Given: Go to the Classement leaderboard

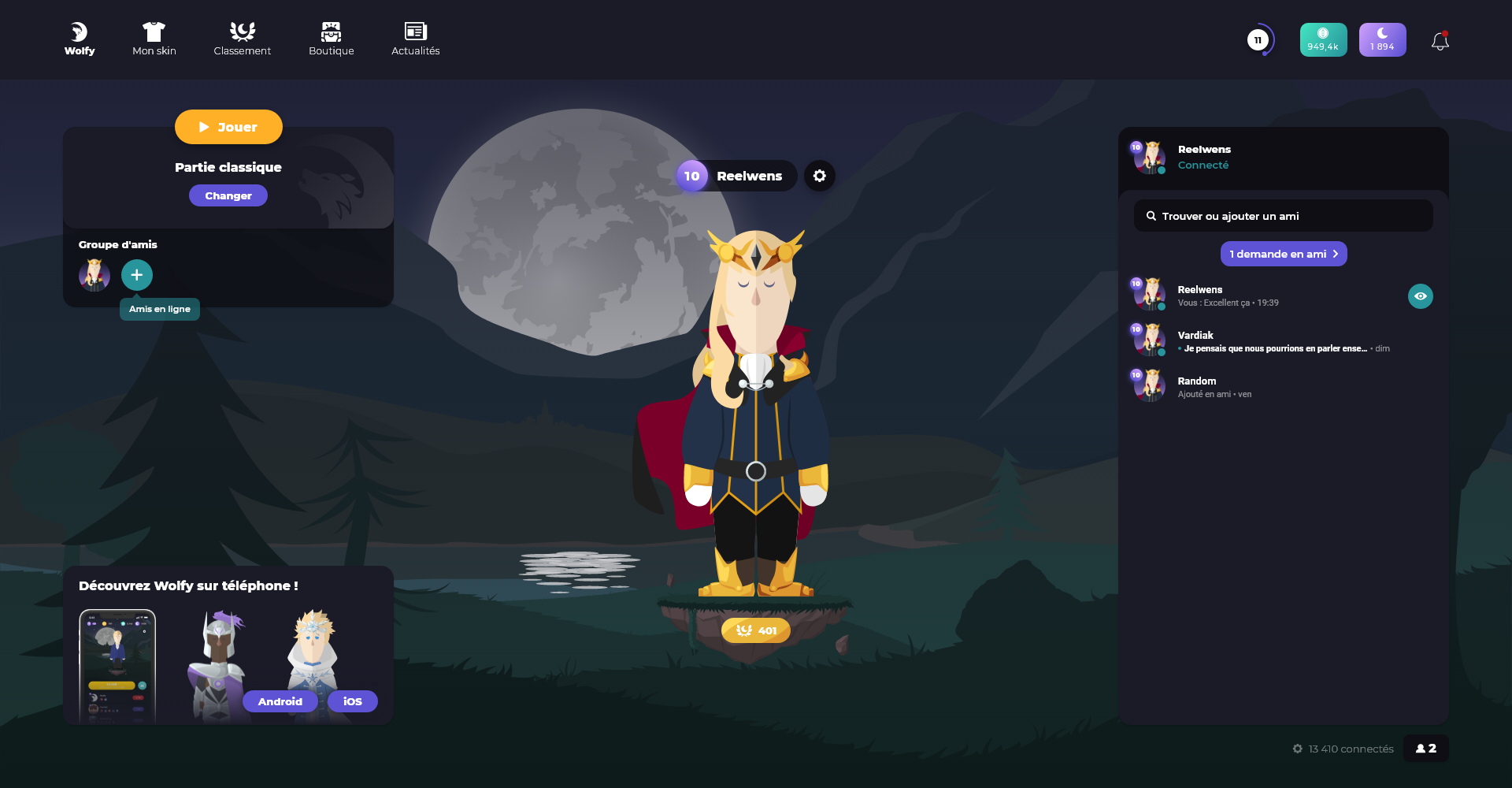Looking at the screenshot, I should pos(242,39).
